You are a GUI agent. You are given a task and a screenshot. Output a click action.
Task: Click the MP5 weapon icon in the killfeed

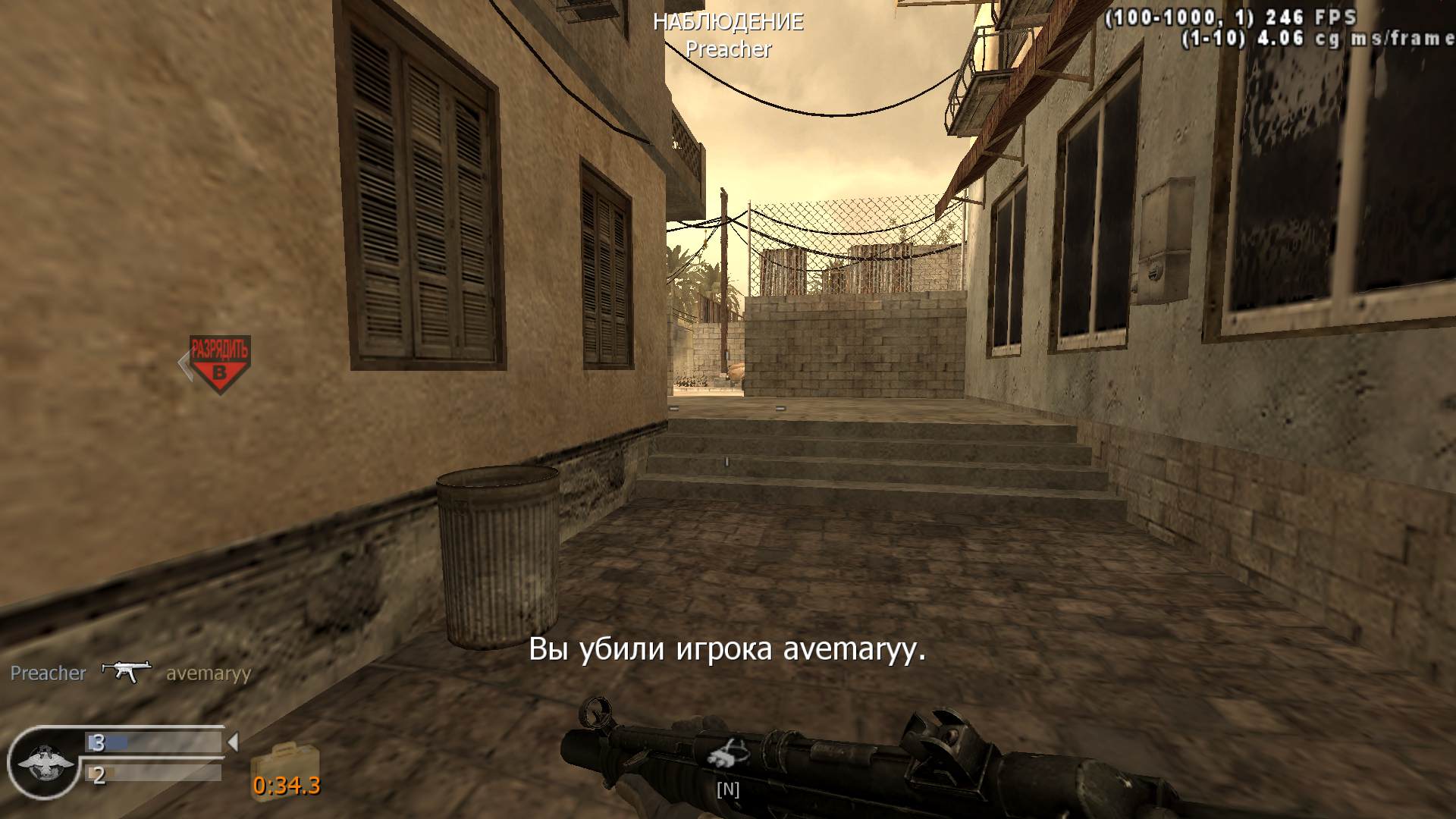pos(127,672)
